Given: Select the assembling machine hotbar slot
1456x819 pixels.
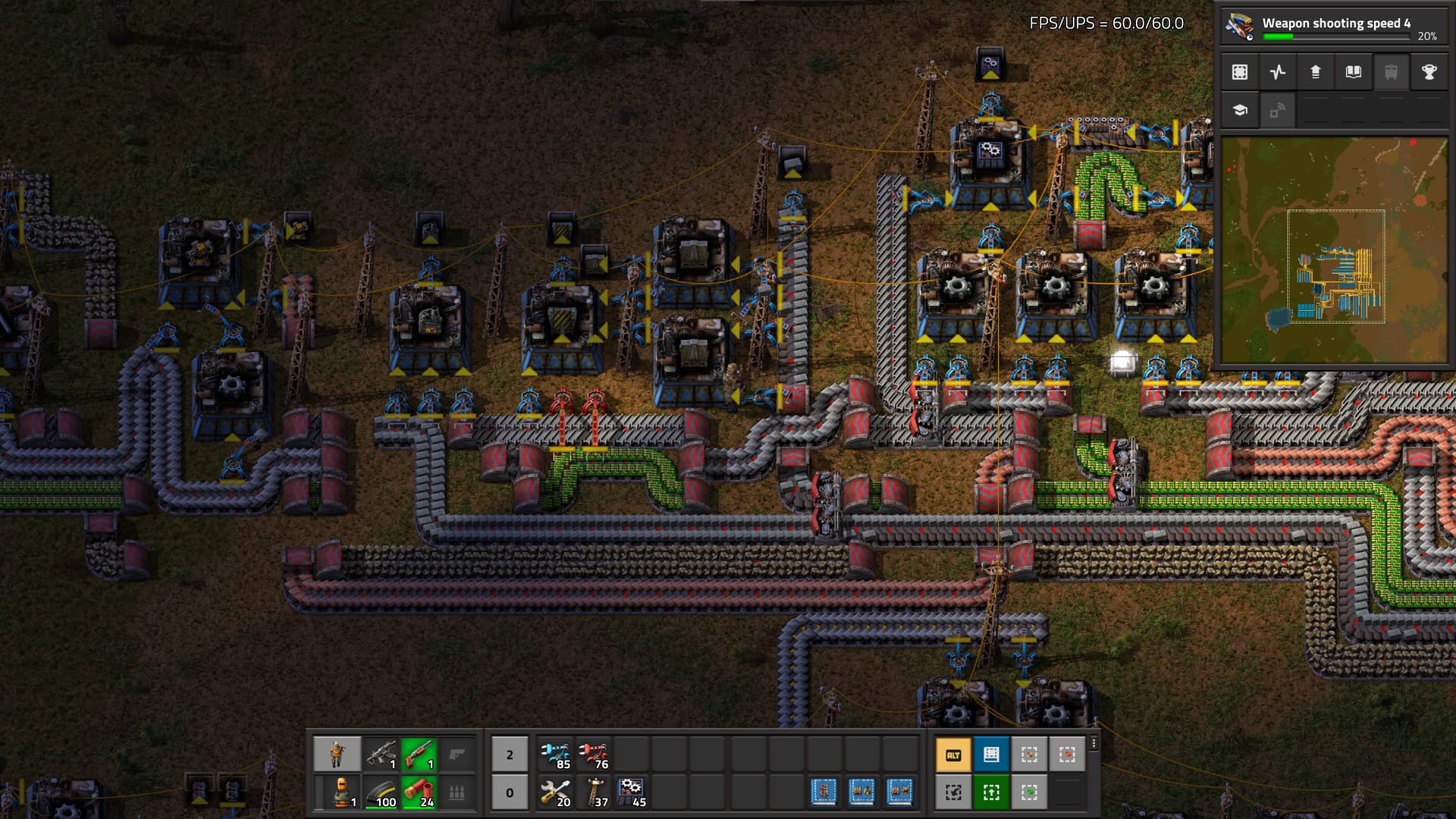Looking at the screenshot, I should coord(632,792).
